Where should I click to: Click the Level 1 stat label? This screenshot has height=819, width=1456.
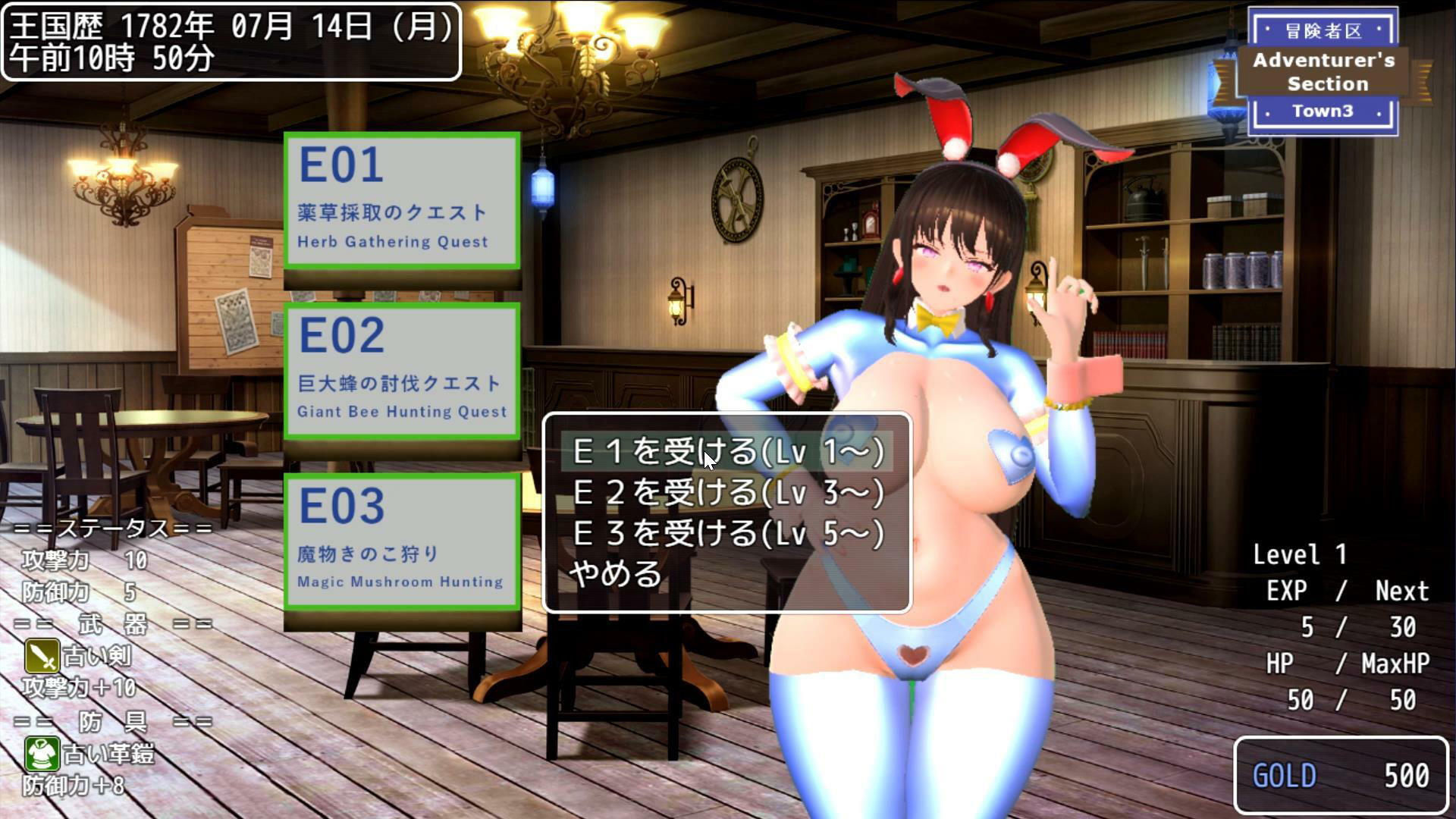(1298, 554)
